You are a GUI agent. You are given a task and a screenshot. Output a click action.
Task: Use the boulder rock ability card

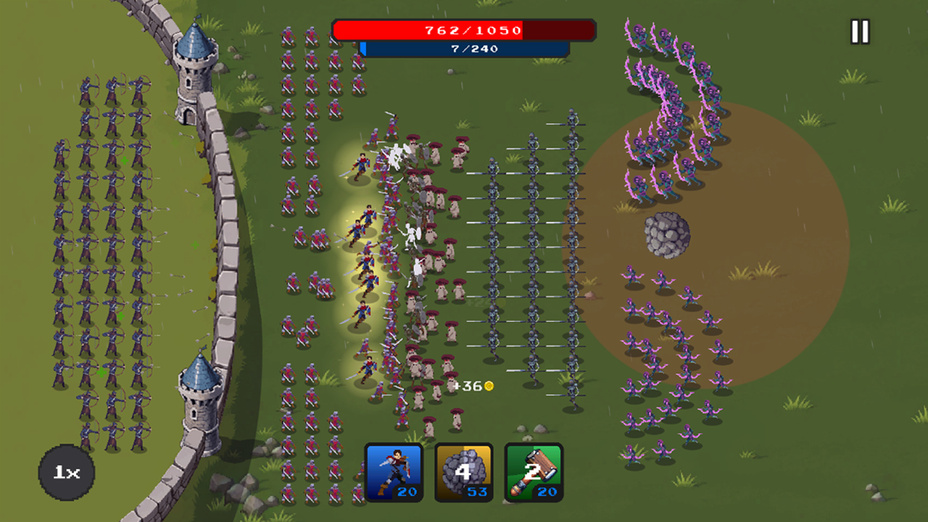463,472
